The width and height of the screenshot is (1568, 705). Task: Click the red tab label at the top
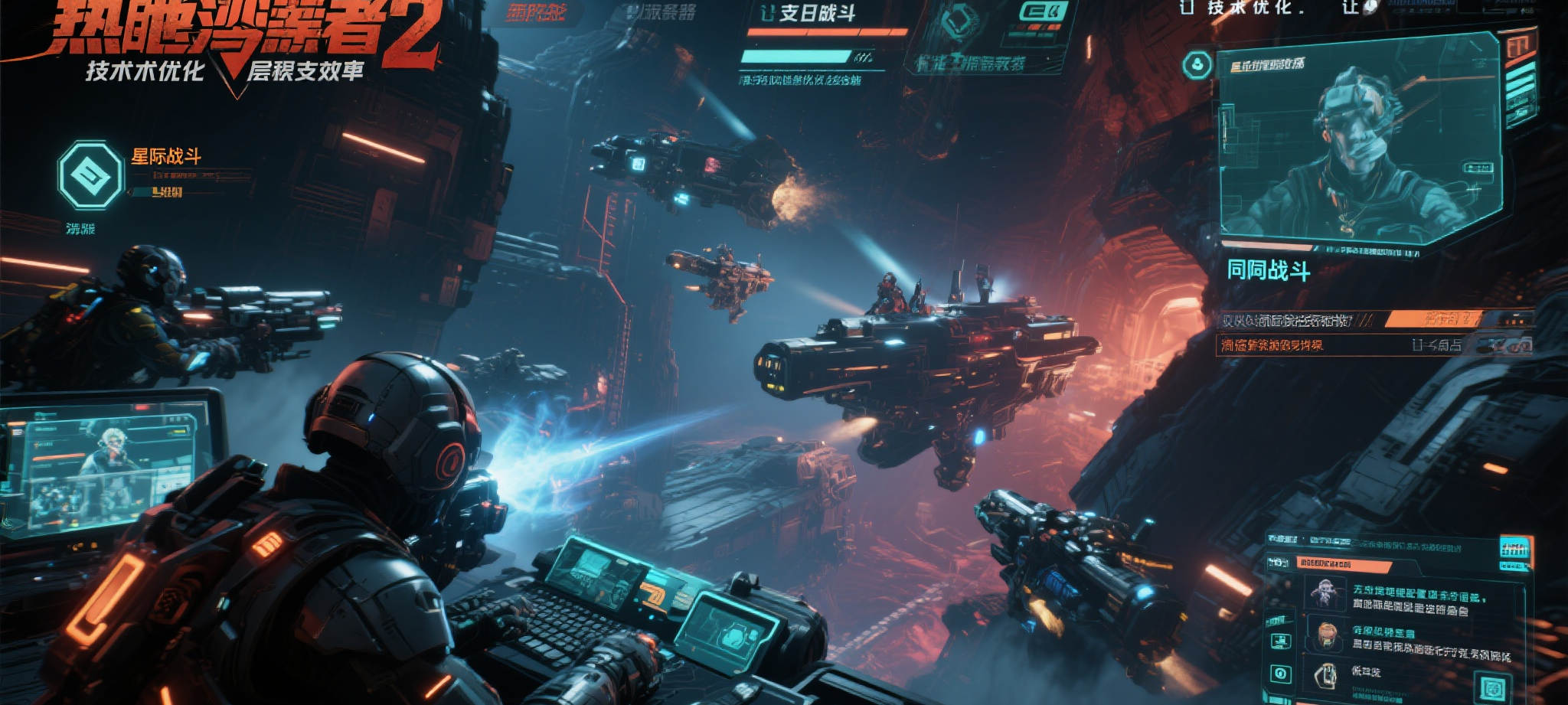pyautogui.click(x=536, y=13)
